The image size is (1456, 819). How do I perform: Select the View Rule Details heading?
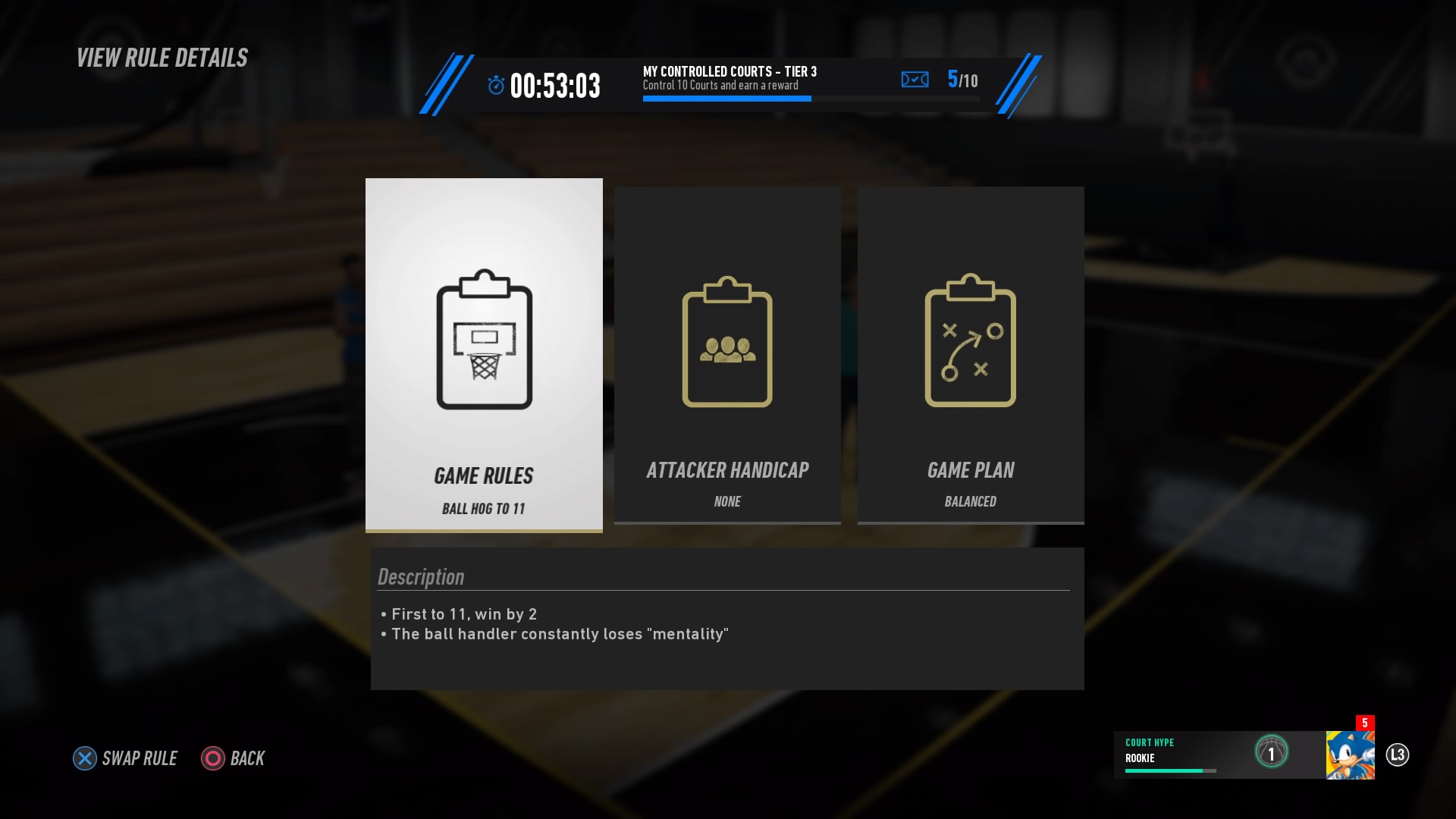tap(162, 57)
